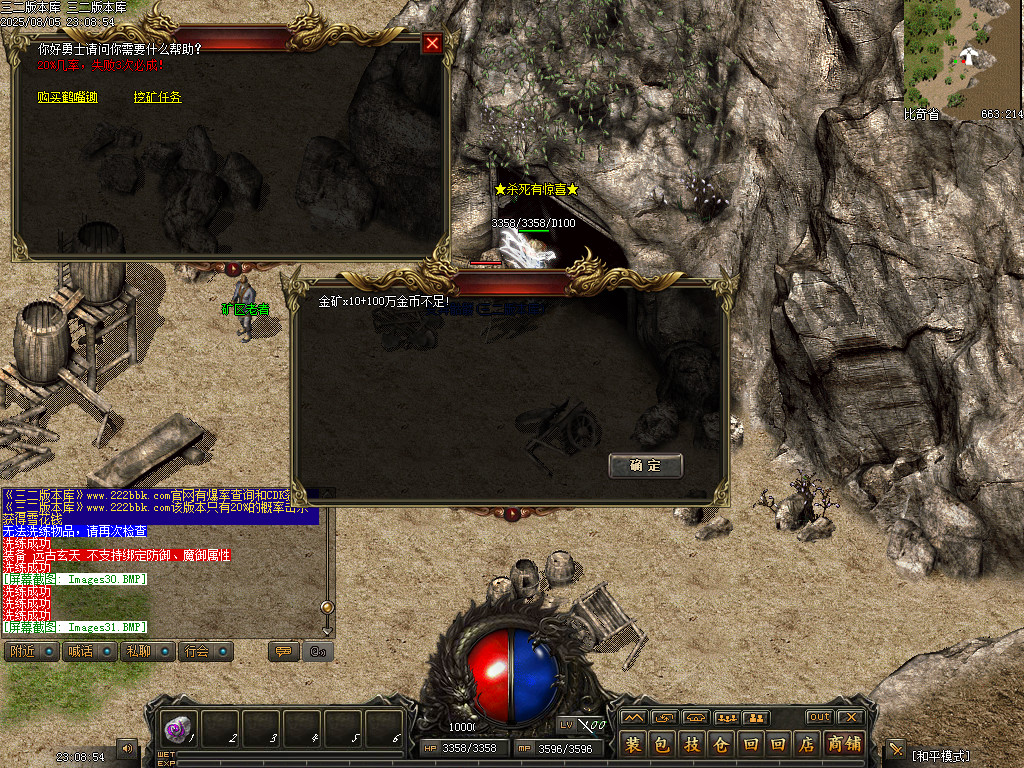The height and width of the screenshot is (768, 1024).
Task: Toggle attack mode with the sword icon
Action: (895, 750)
